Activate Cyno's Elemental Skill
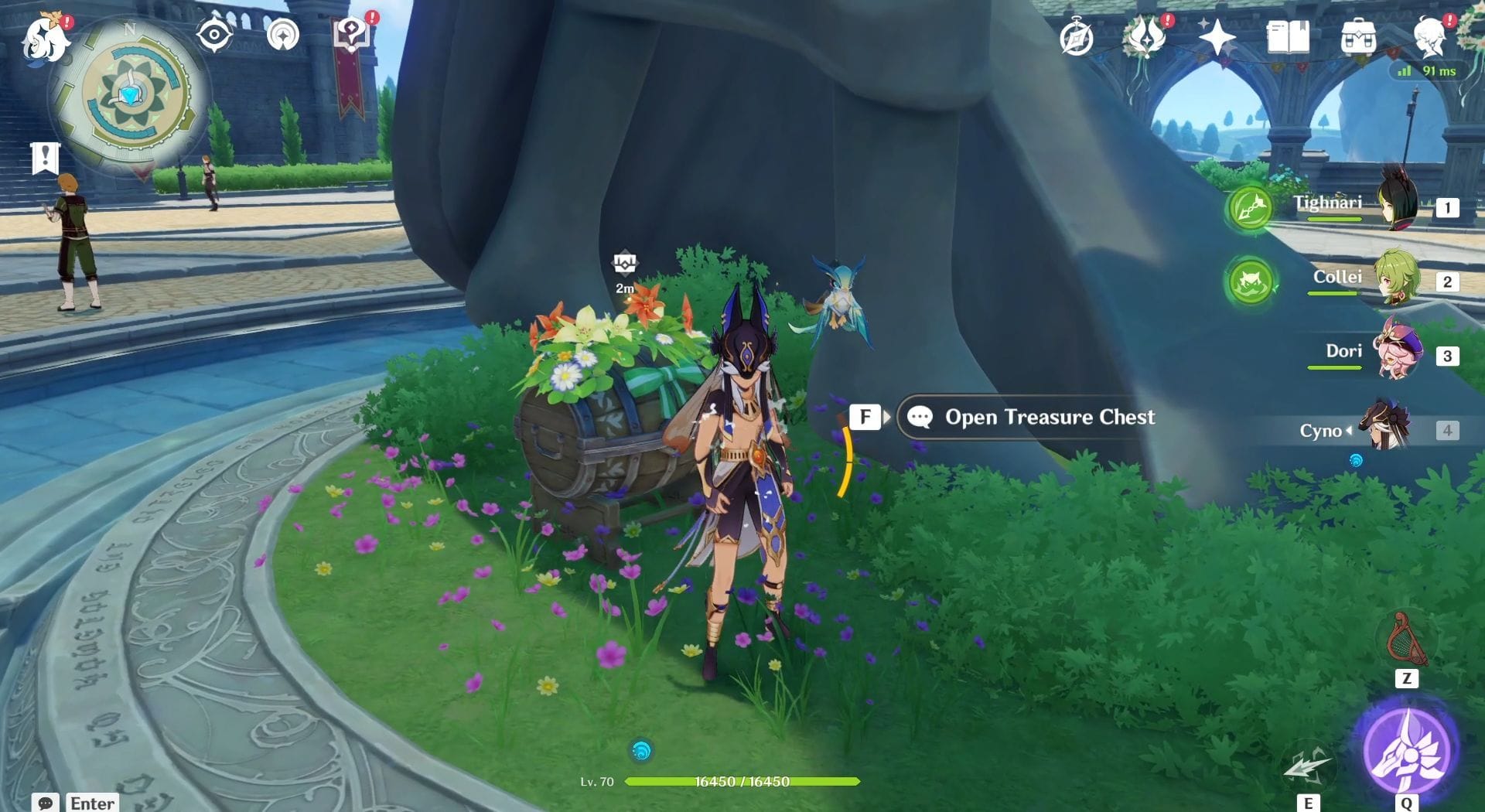Viewport: 1485px width, 812px height. pos(1307,766)
